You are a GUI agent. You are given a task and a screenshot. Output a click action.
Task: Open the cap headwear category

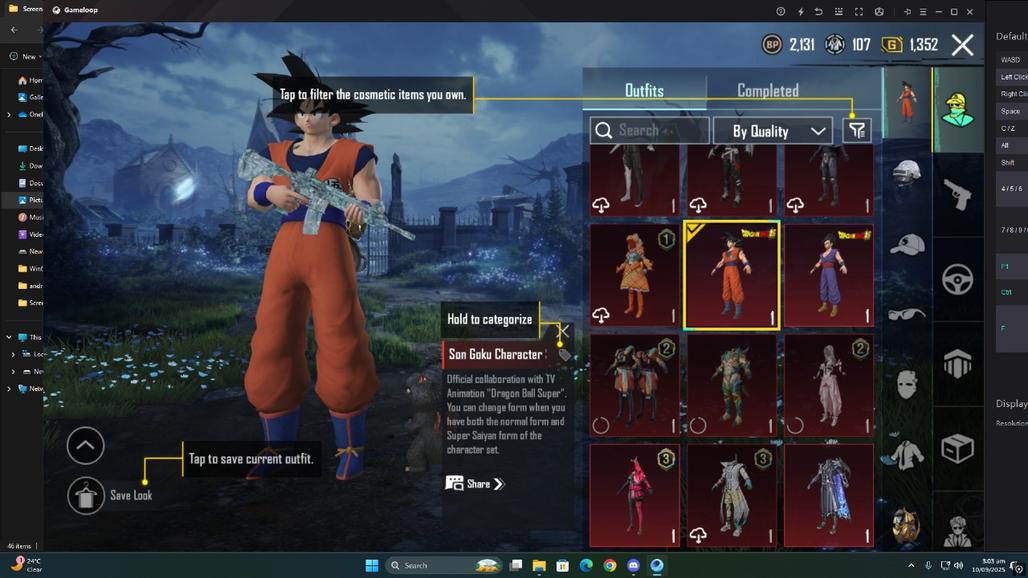click(x=906, y=244)
